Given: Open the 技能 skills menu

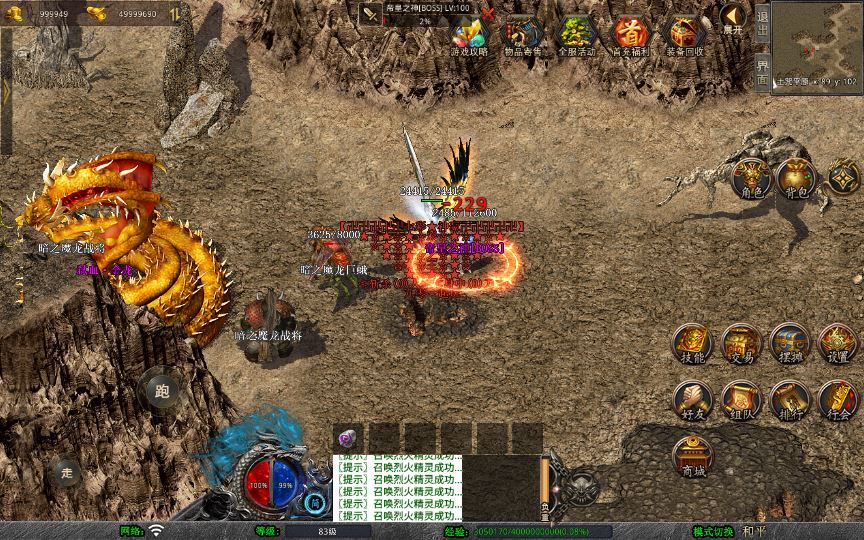Looking at the screenshot, I should pos(692,343).
